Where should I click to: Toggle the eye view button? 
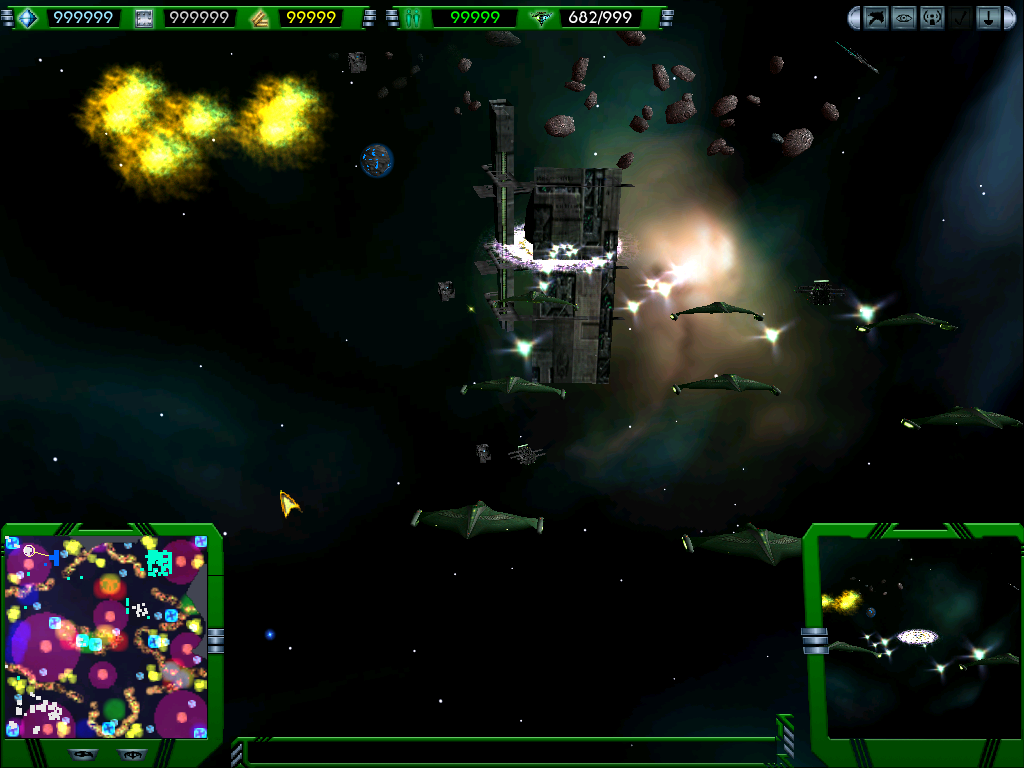point(904,17)
